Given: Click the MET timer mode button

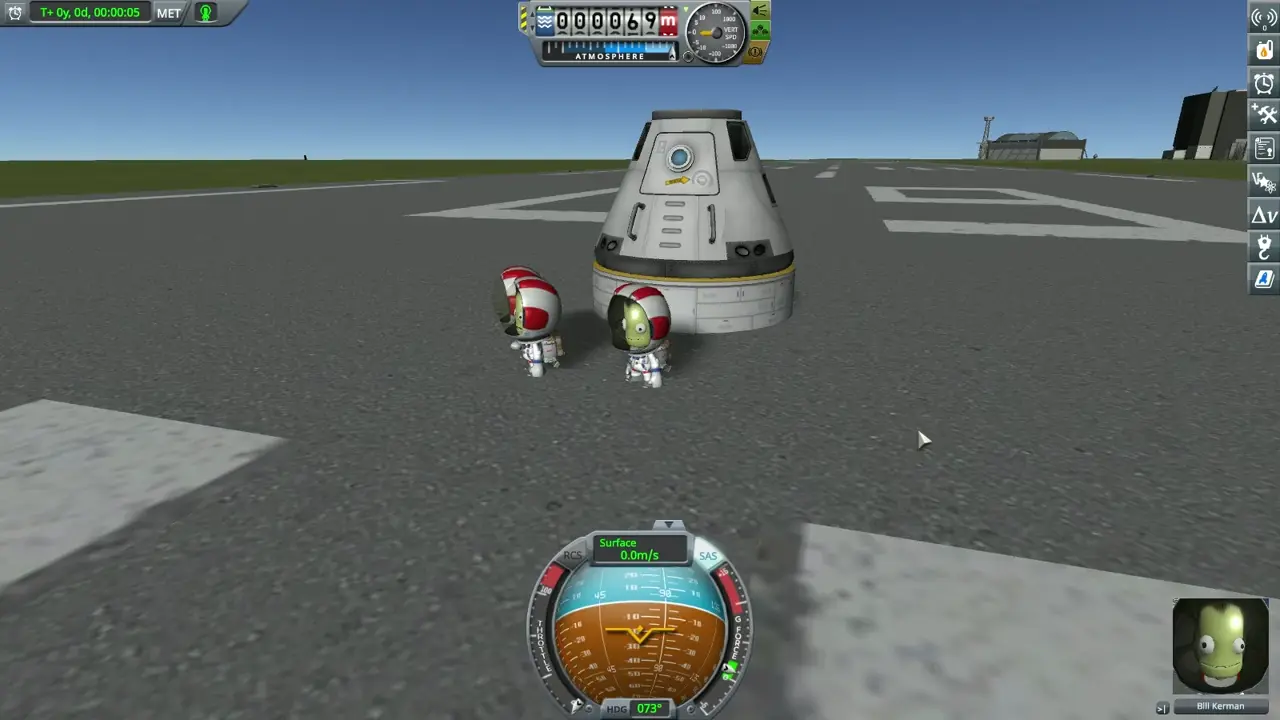Looking at the screenshot, I should tap(168, 13).
